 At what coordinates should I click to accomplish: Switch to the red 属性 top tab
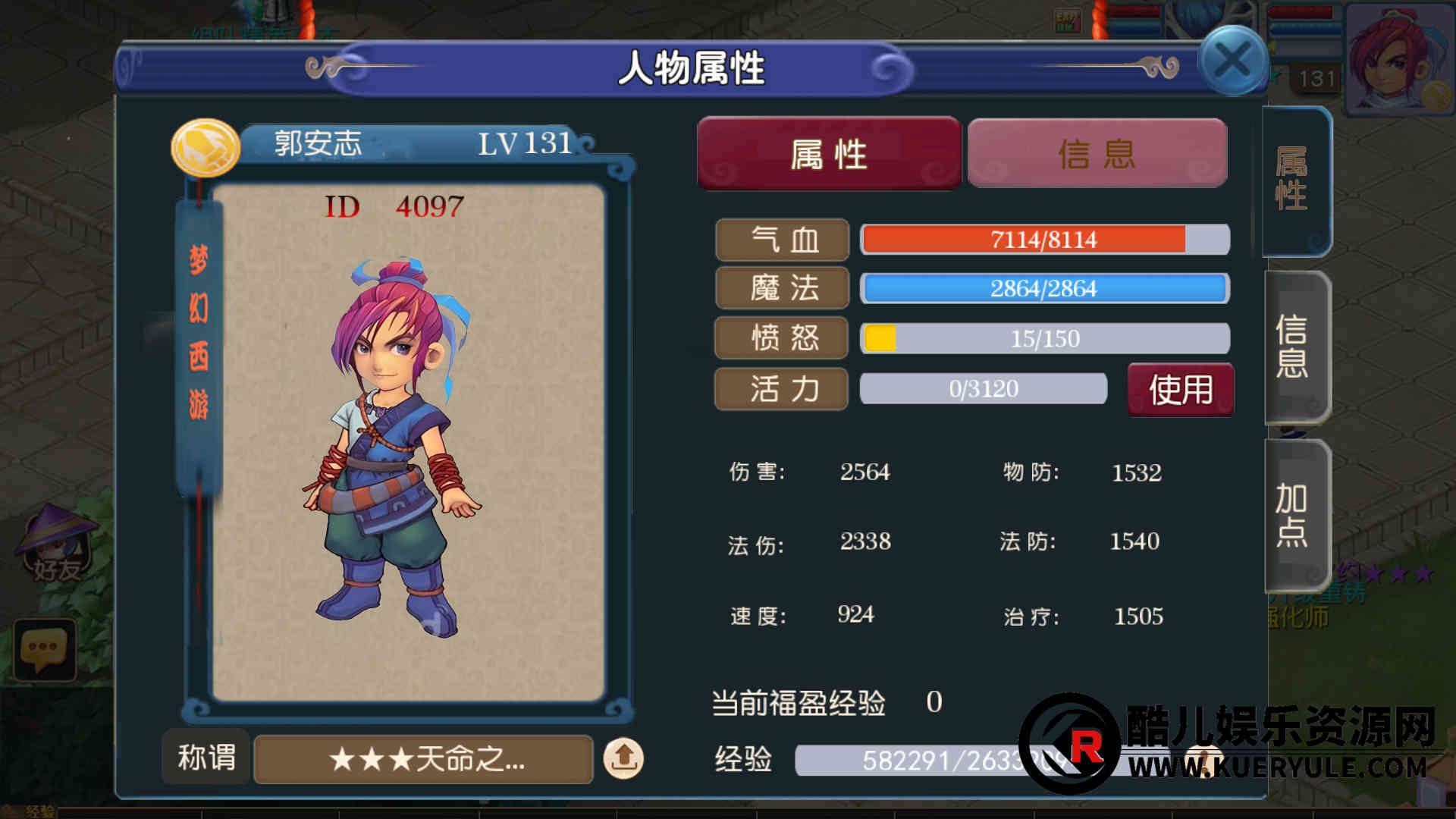coord(829,153)
